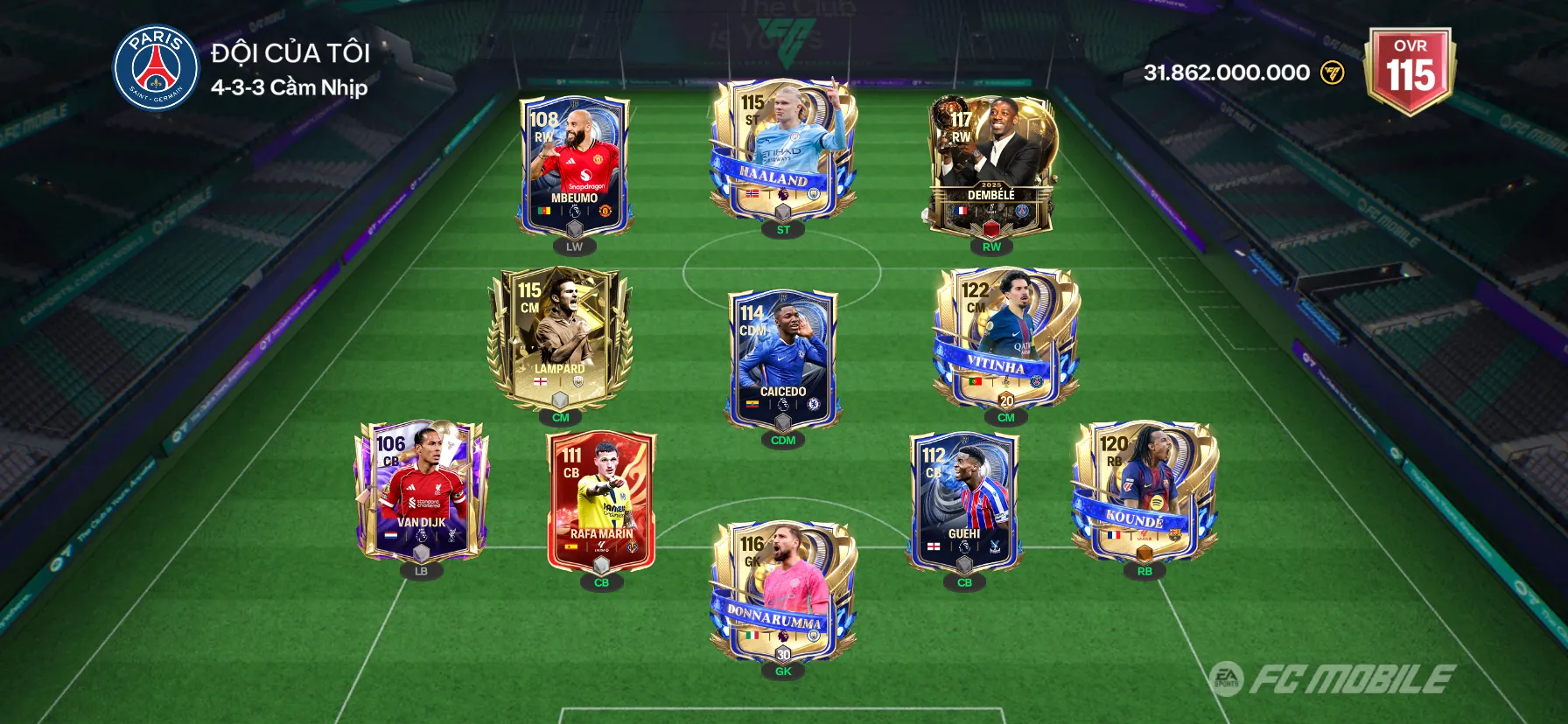Choose the Haaland striker card
The height and width of the screenshot is (724, 1568).
click(x=782, y=150)
